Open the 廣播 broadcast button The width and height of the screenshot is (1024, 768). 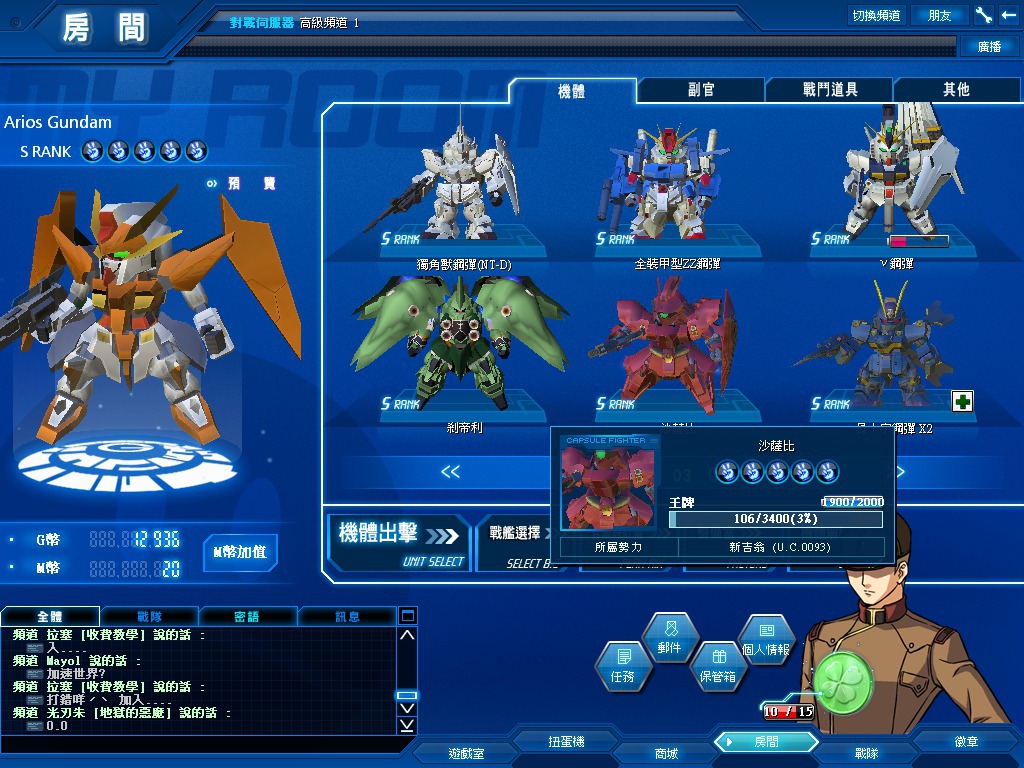989,46
